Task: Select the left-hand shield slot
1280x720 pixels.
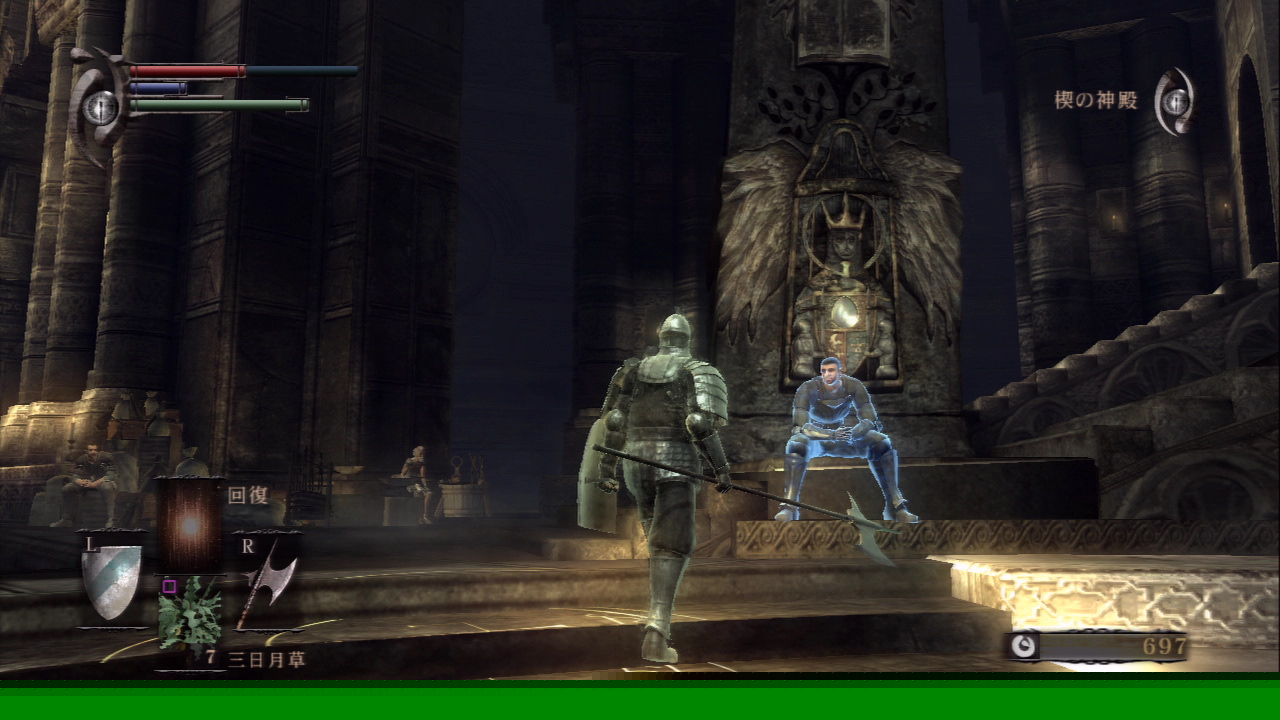Action: pyautogui.click(x=110, y=581)
